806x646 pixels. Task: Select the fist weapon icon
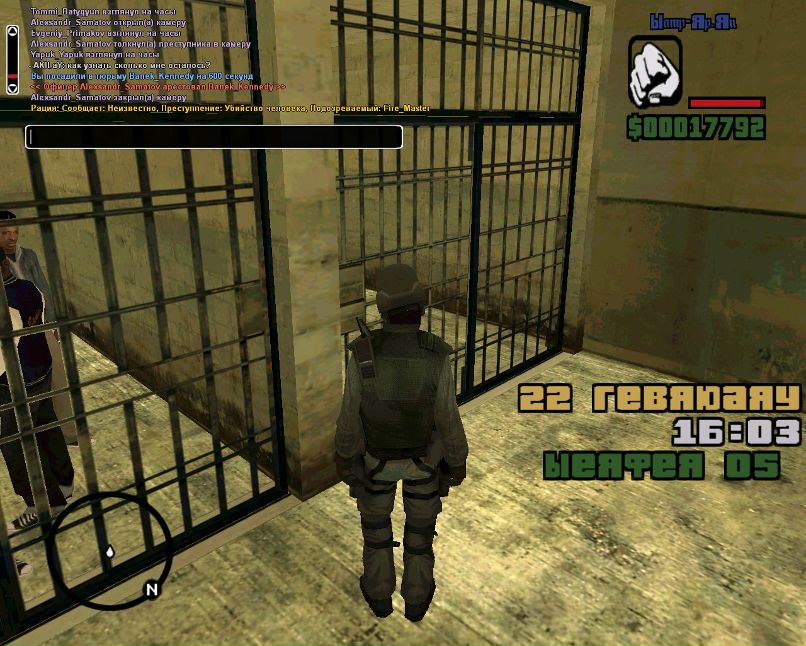coord(655,72)
